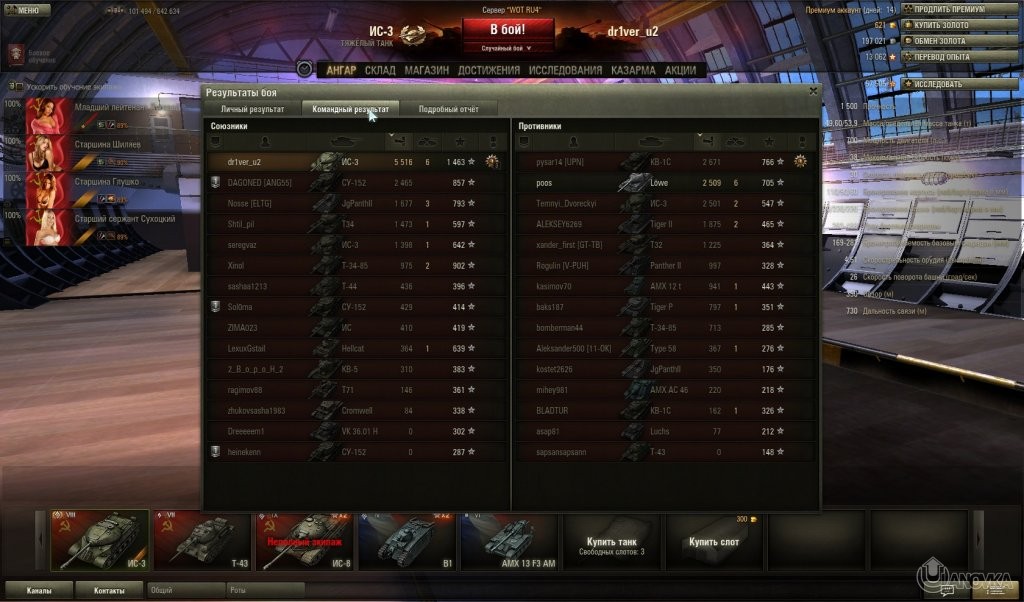Open the ИССЛЕДОВАНИЯ section

566,70
